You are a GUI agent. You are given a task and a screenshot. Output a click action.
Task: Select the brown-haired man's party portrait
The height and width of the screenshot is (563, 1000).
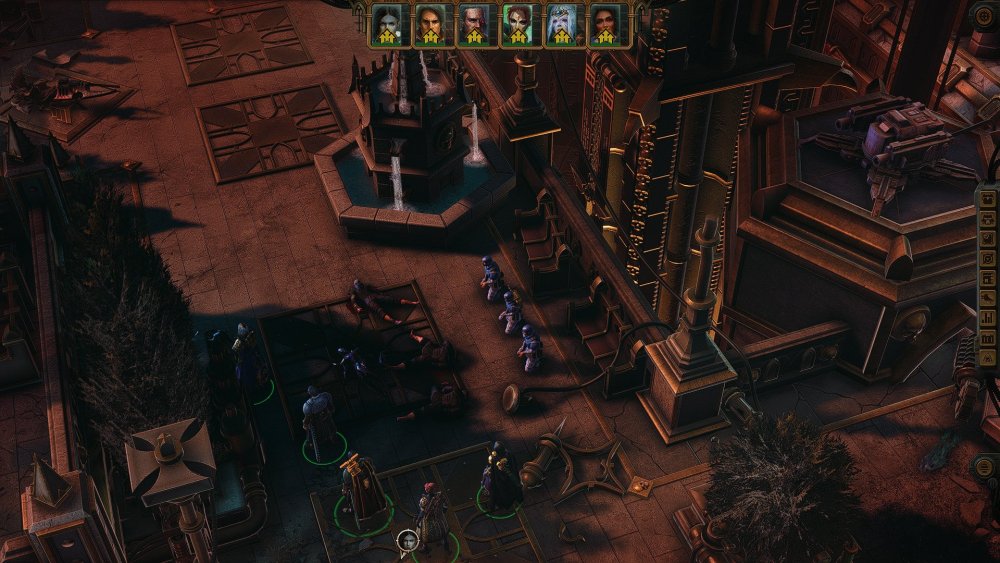[x=430, y=23]
